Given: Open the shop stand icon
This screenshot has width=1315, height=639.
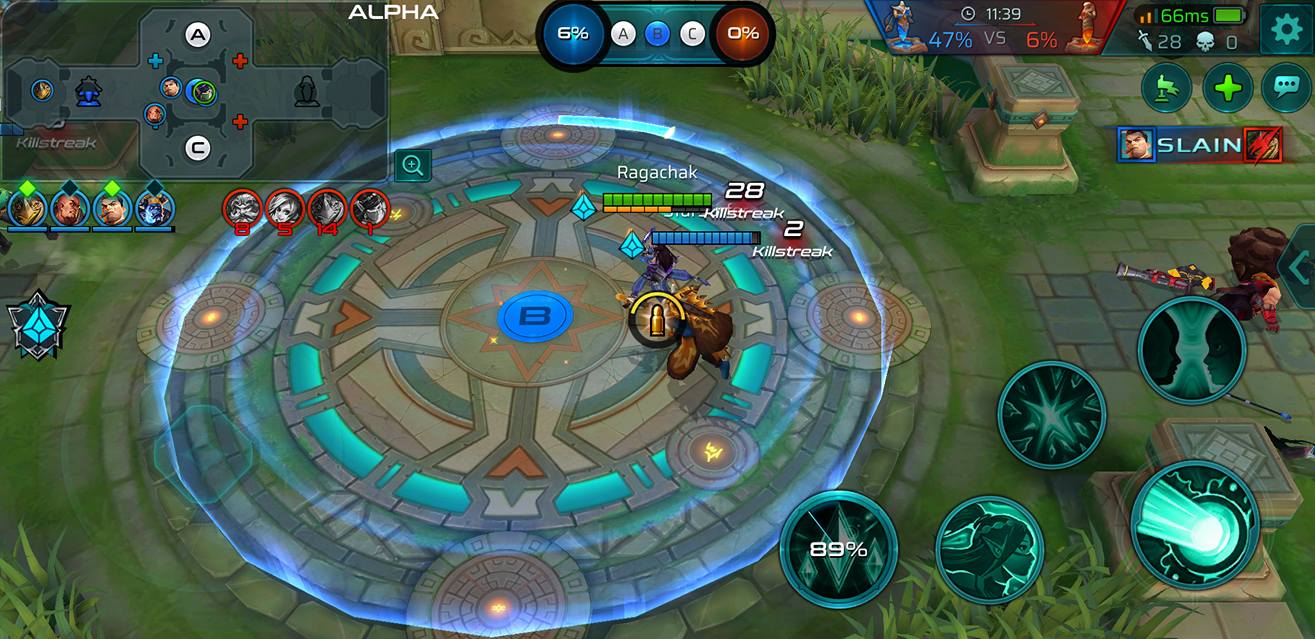Looking at the screenshot, I should (x=1167, y=89).
